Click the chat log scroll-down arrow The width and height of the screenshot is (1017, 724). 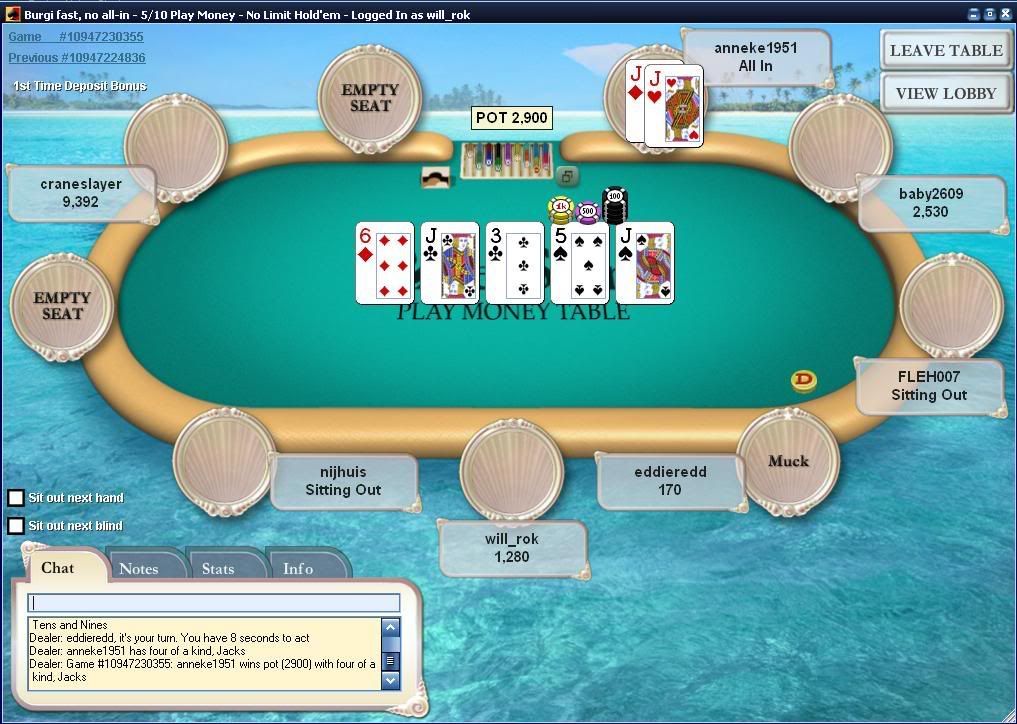coord(391,679)
